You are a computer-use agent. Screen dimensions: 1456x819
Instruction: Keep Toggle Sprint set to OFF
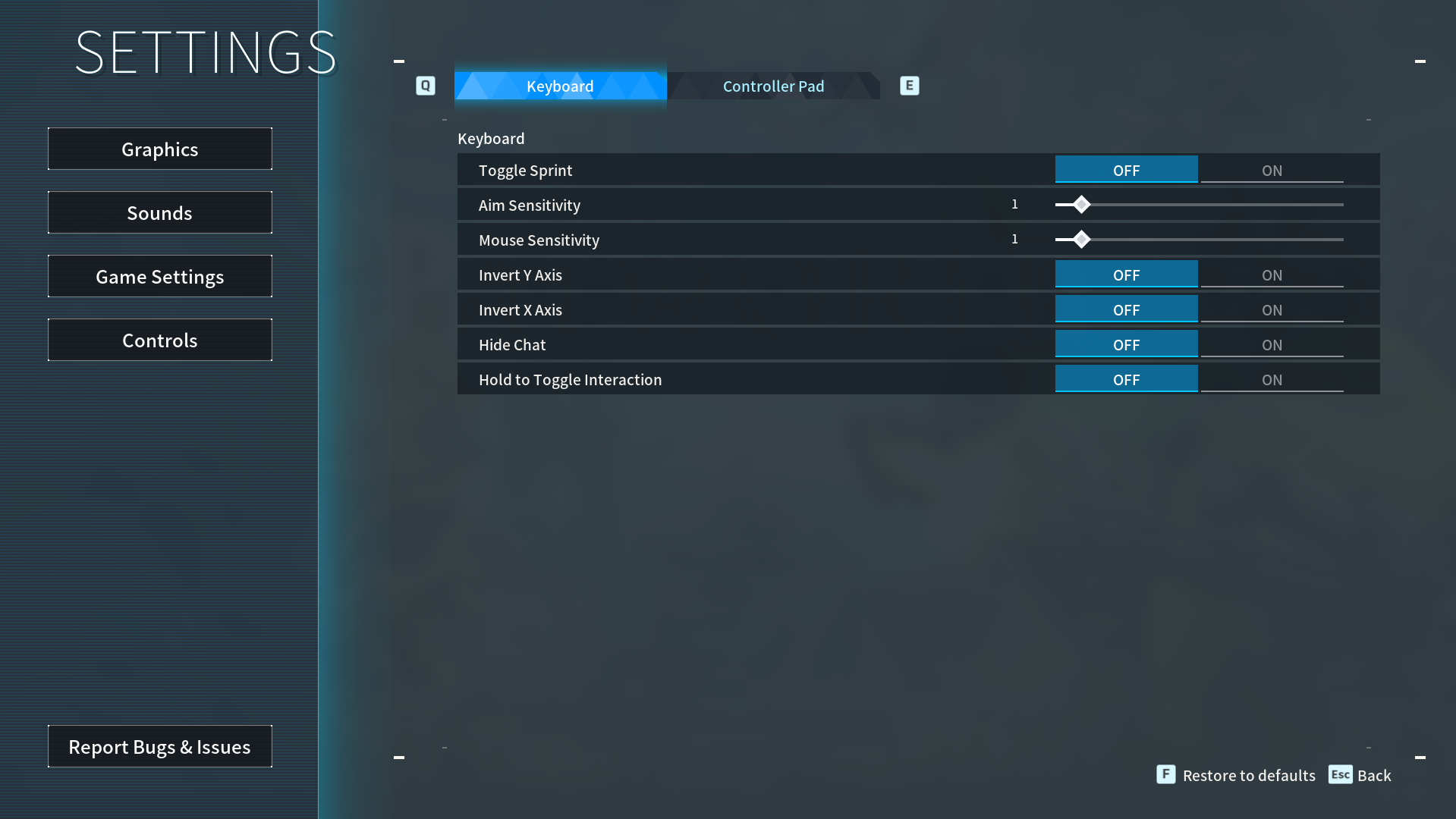1126,170
